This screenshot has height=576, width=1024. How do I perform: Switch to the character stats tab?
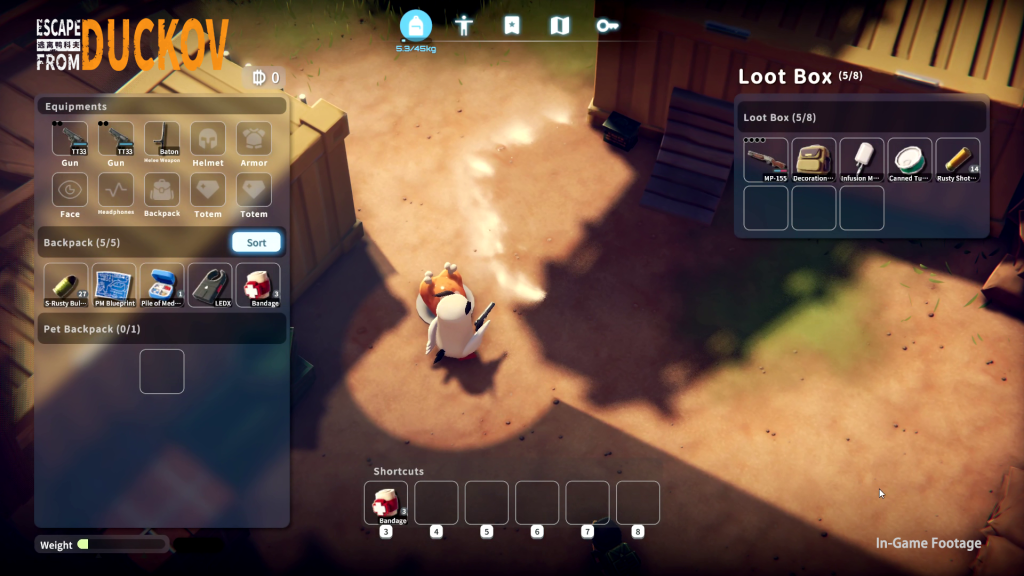pyautogui.click(x=463, y=26)
